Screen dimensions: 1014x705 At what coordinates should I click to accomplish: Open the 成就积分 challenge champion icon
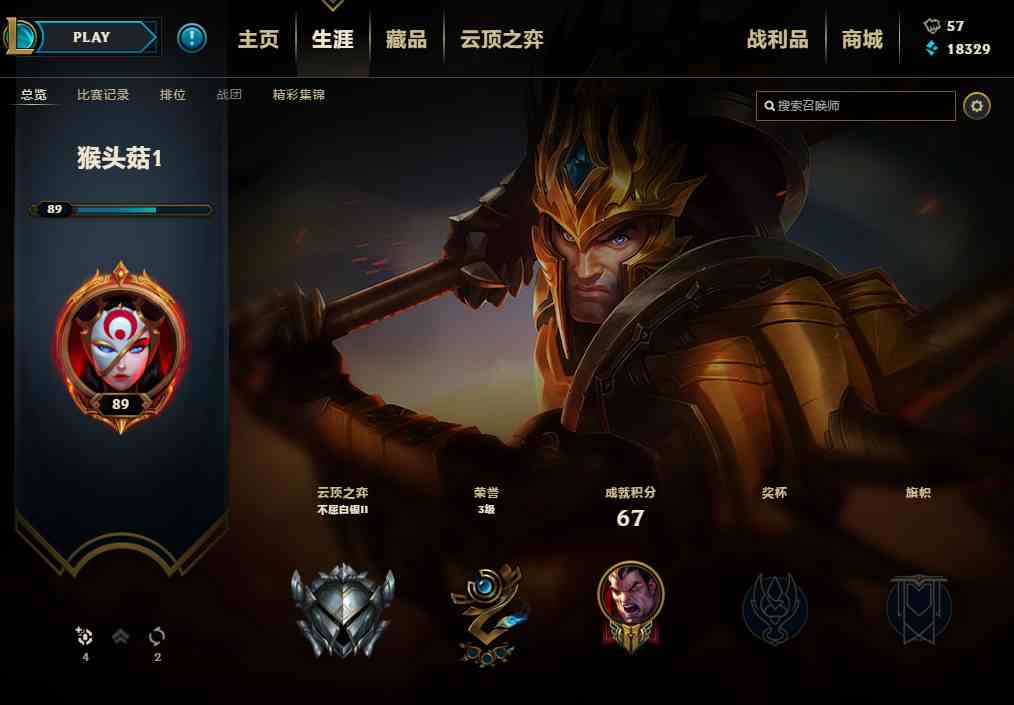tap(630, 605)
